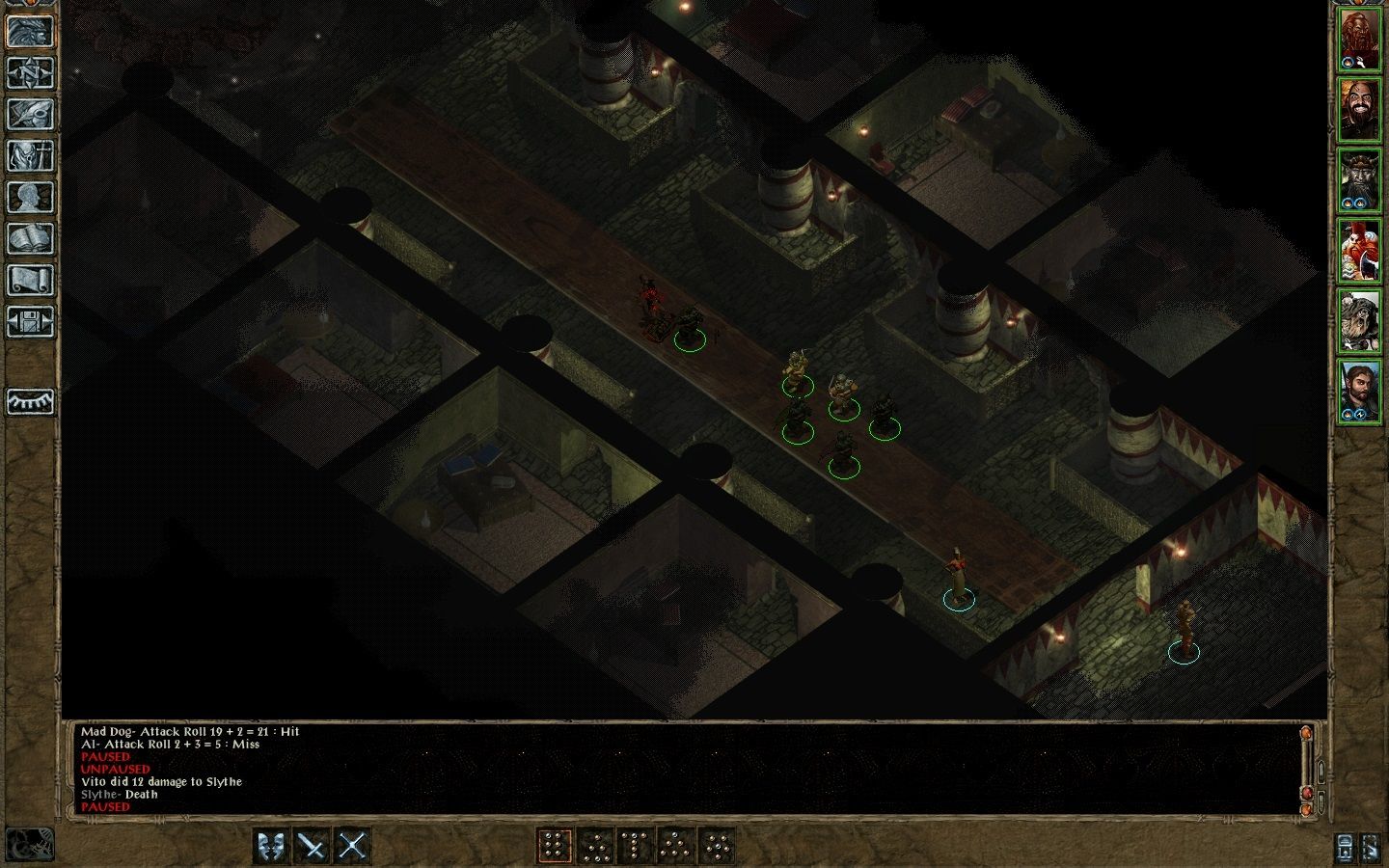Open the area map with the compass icon
The width and height of the screenshot is (1389, 868).
pos(30,73)
